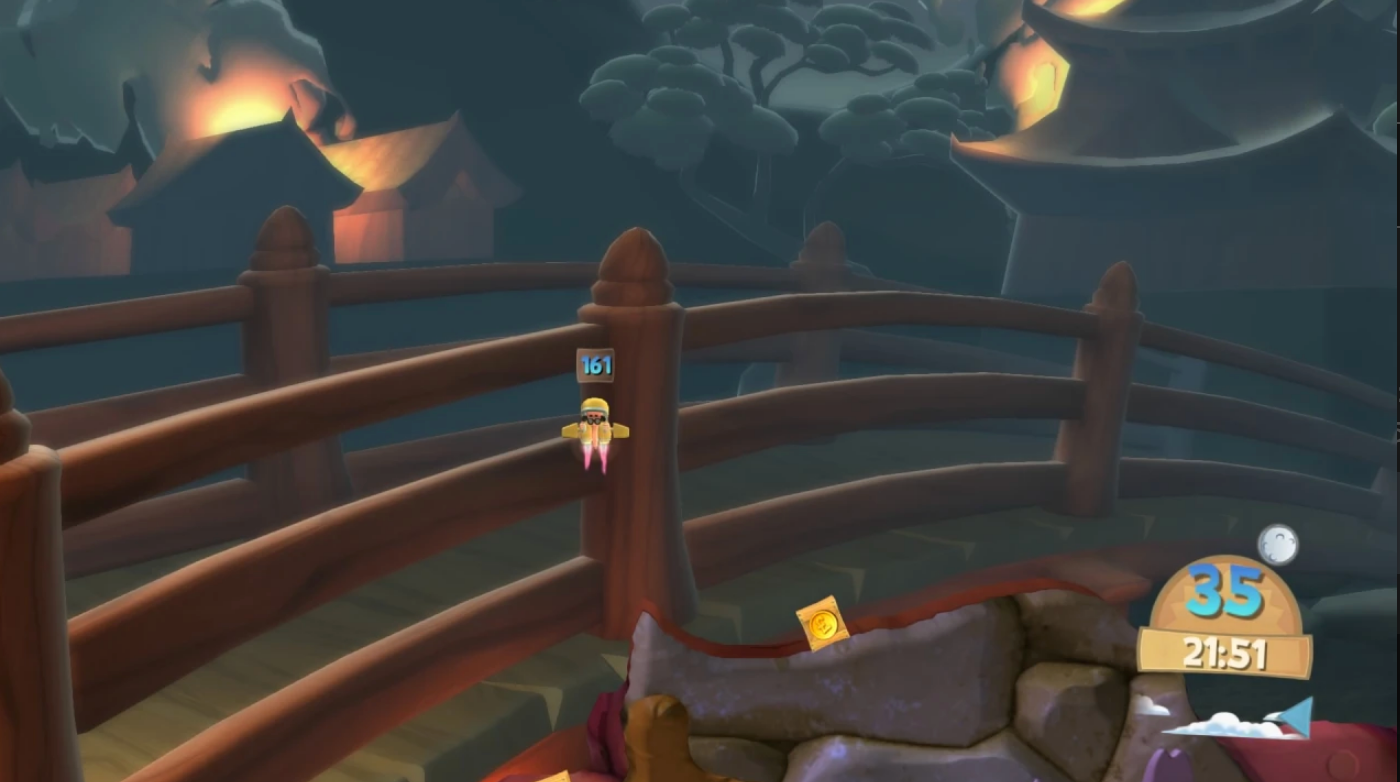The image size is (1400, 782).
Task: Click the moon icon above the turn timer
Action: [1277, 545]
